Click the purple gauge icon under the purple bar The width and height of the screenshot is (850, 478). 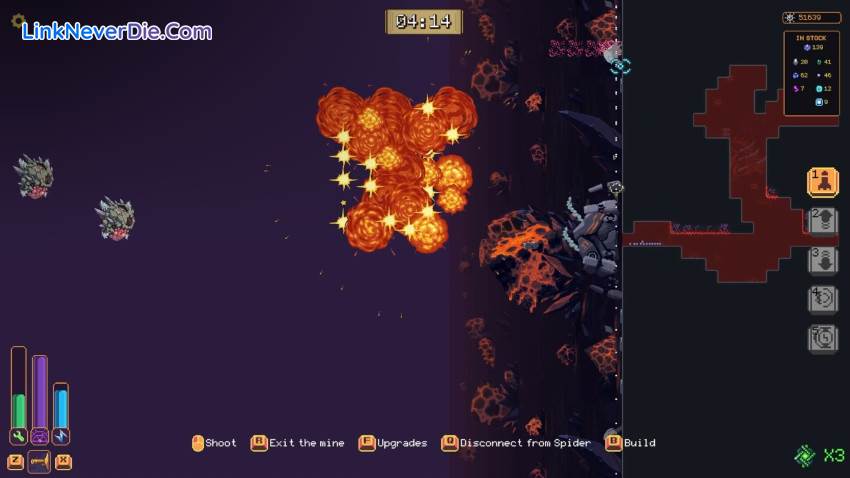(x=40, y=436)
